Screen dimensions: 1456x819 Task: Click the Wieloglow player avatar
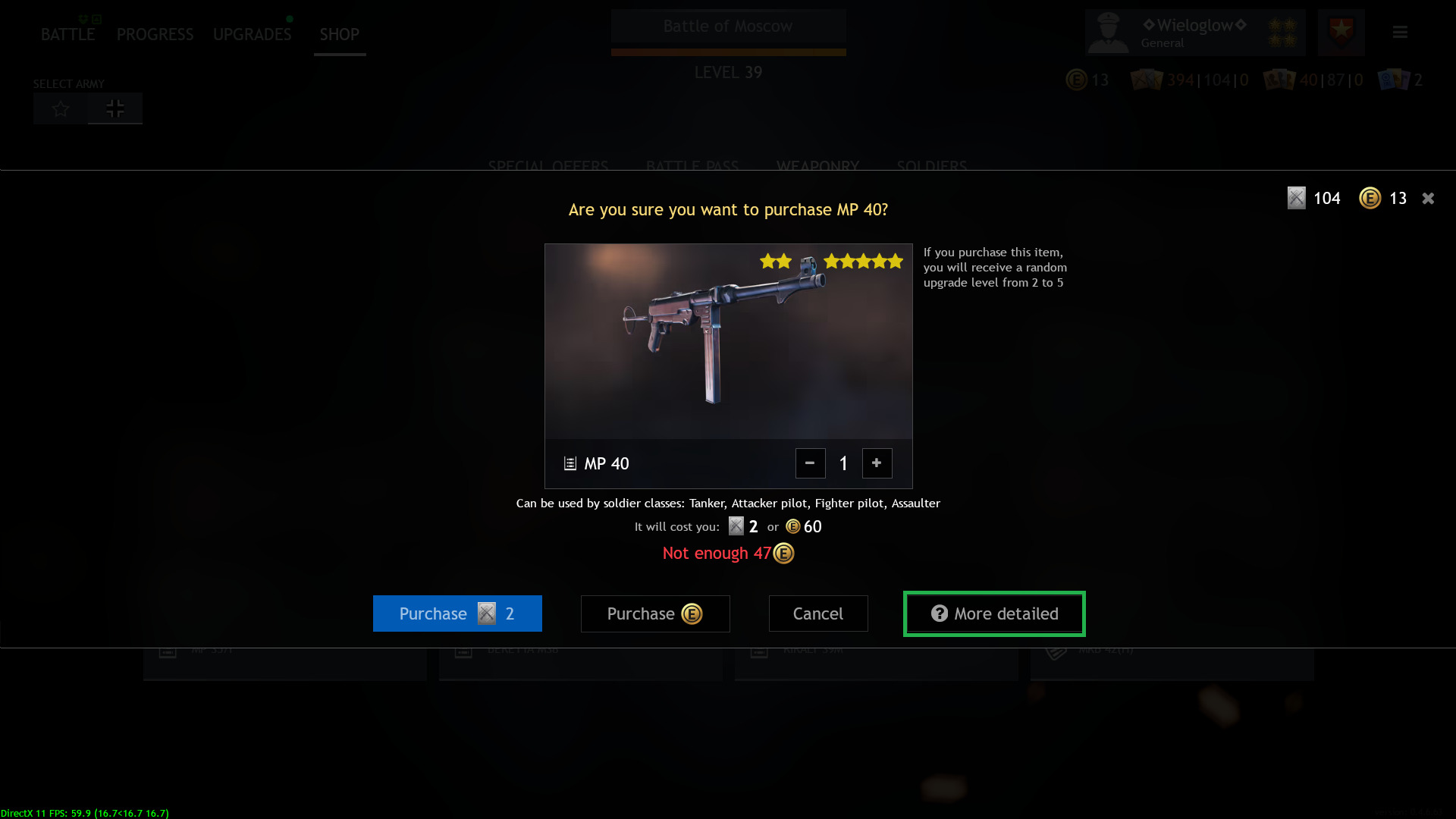tap(1109, 33)
